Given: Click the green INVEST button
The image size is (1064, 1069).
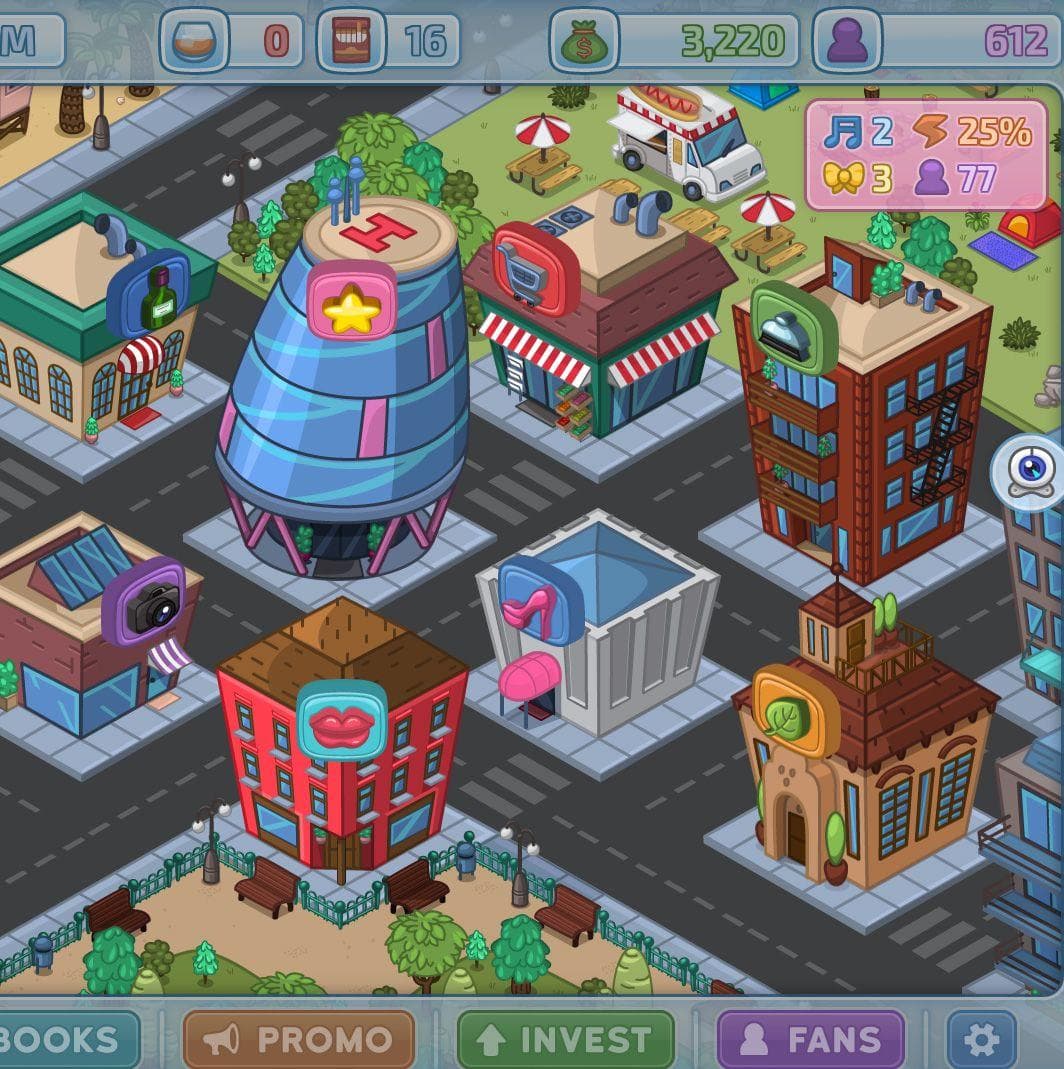Looking at the screenshot, I should pos(565,1039).
